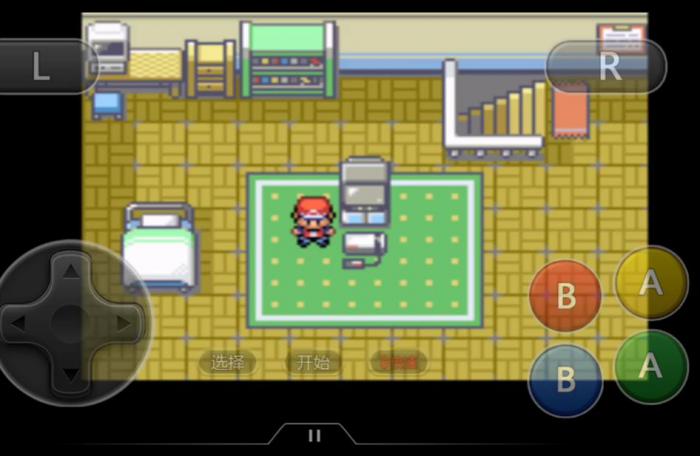
Task: Click the D-pad up arrow
Action: [x=68, y=271]
